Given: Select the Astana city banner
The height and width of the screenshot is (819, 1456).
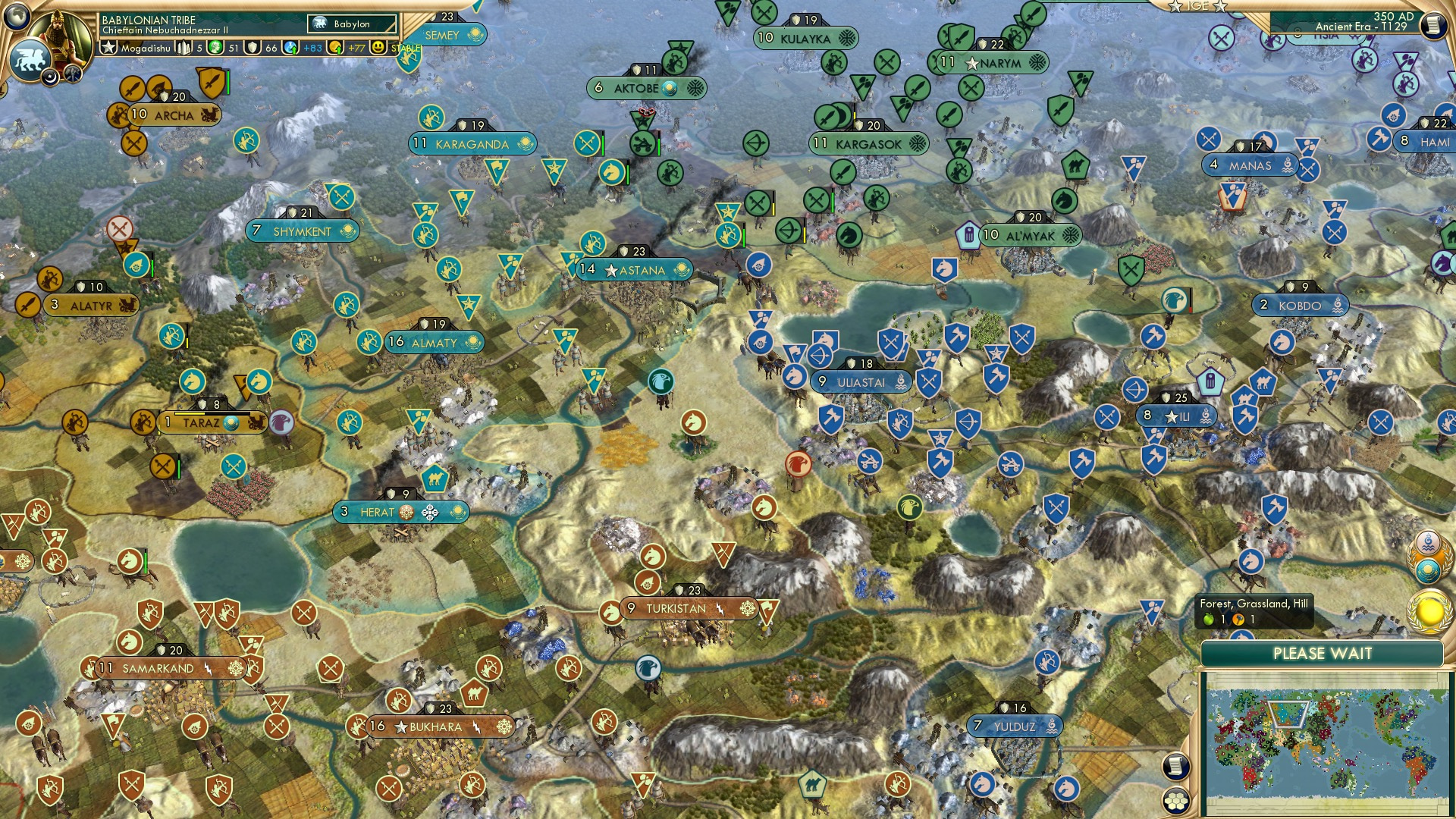Looking at the screenshot, I should (635, 270).
